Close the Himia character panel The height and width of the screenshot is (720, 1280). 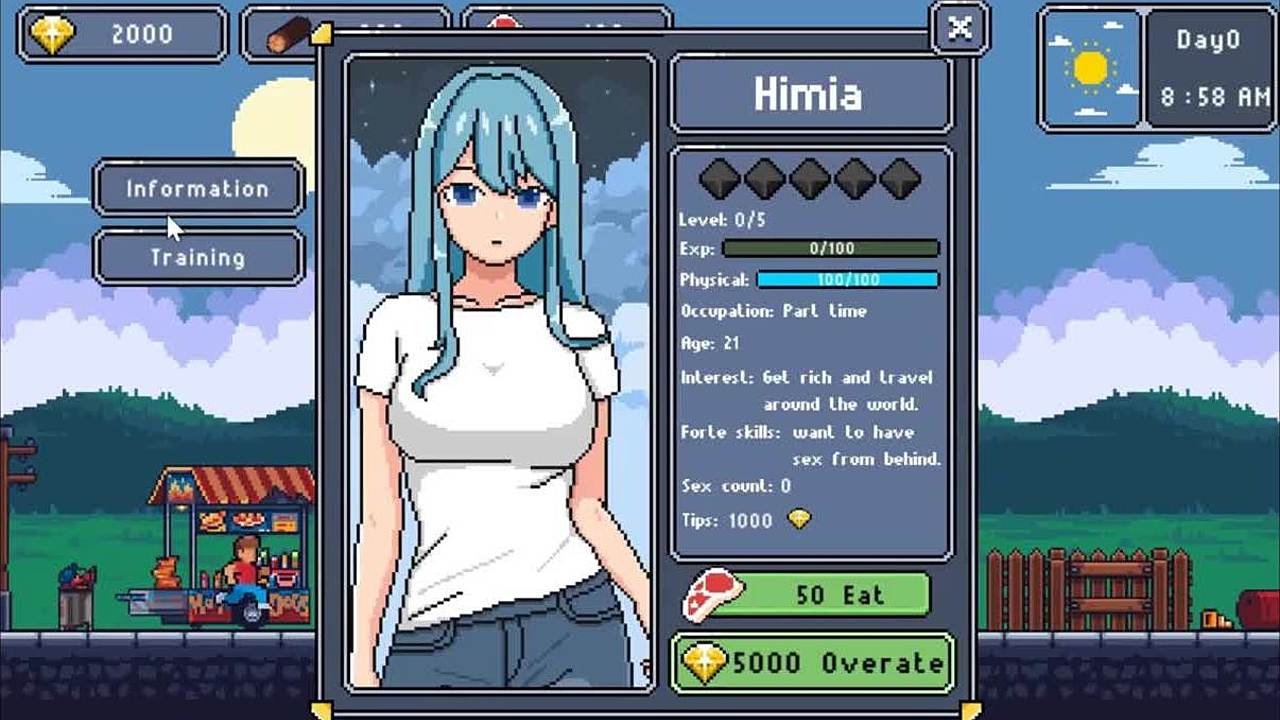959,28
